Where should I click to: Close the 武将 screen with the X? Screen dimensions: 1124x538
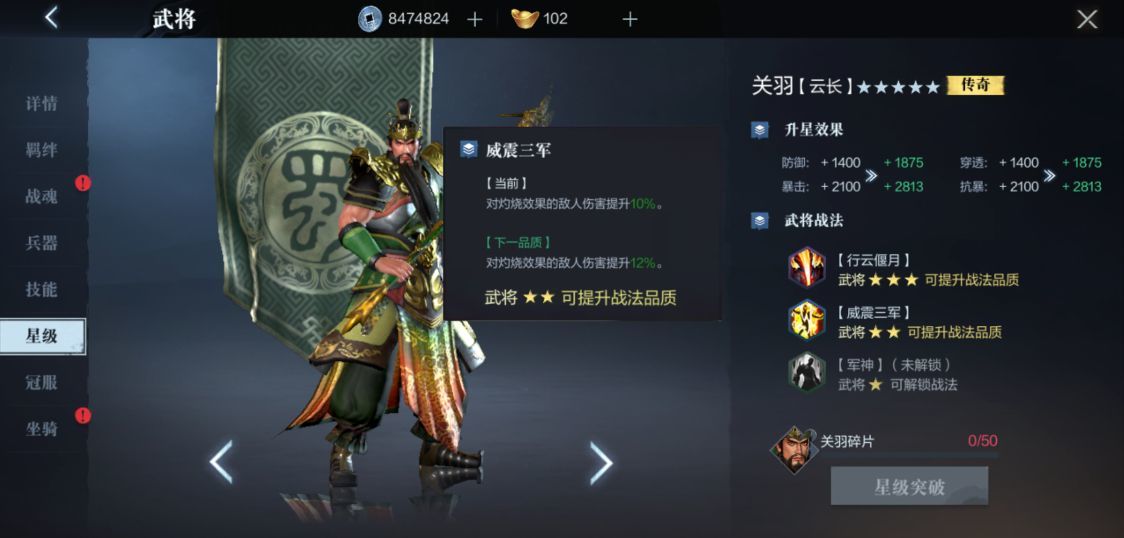pos(1087,19)
